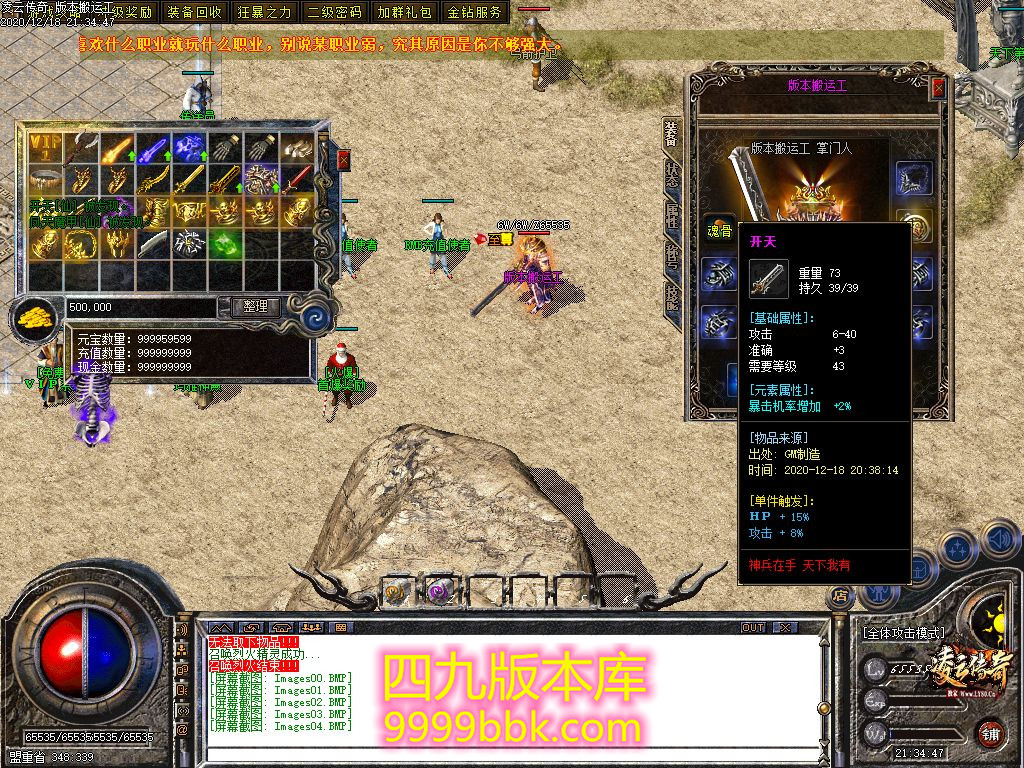Close the inventory bag window
This screenshot has height=768, width=1024.
(x=344, y=160)
